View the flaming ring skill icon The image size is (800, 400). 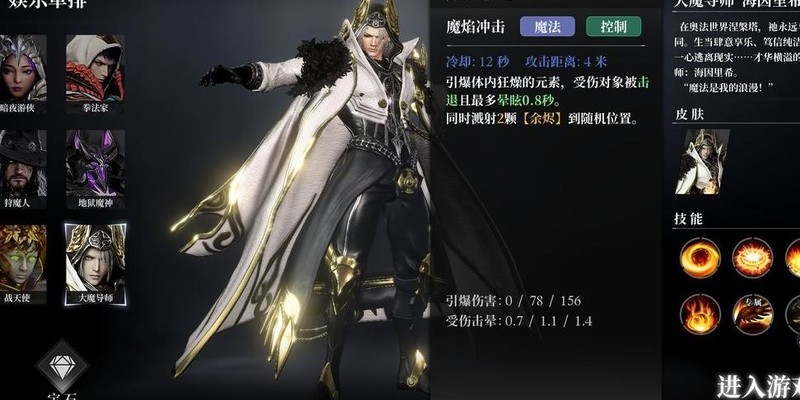pyautogui.click(x=752, y=257)
